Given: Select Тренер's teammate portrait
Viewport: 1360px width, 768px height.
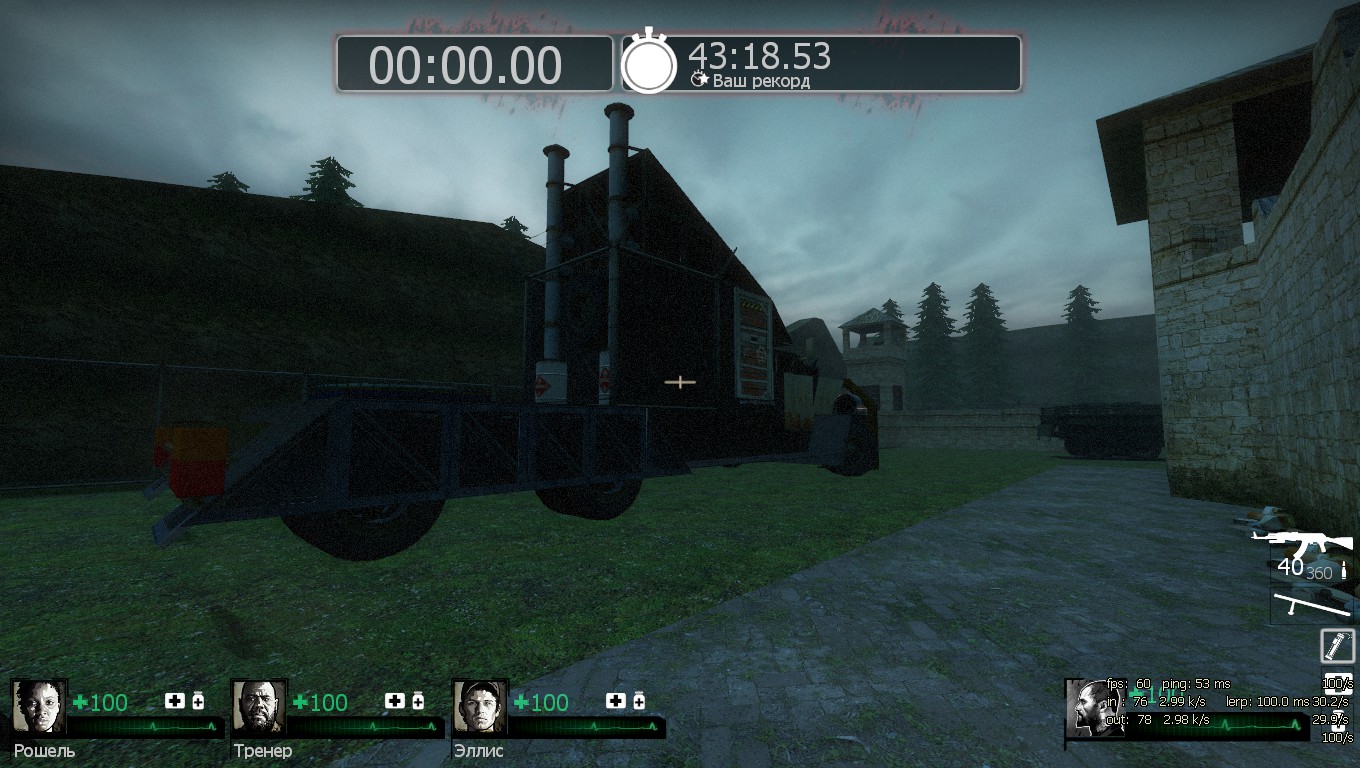Looking at the screenshot, I should point(259,707).
